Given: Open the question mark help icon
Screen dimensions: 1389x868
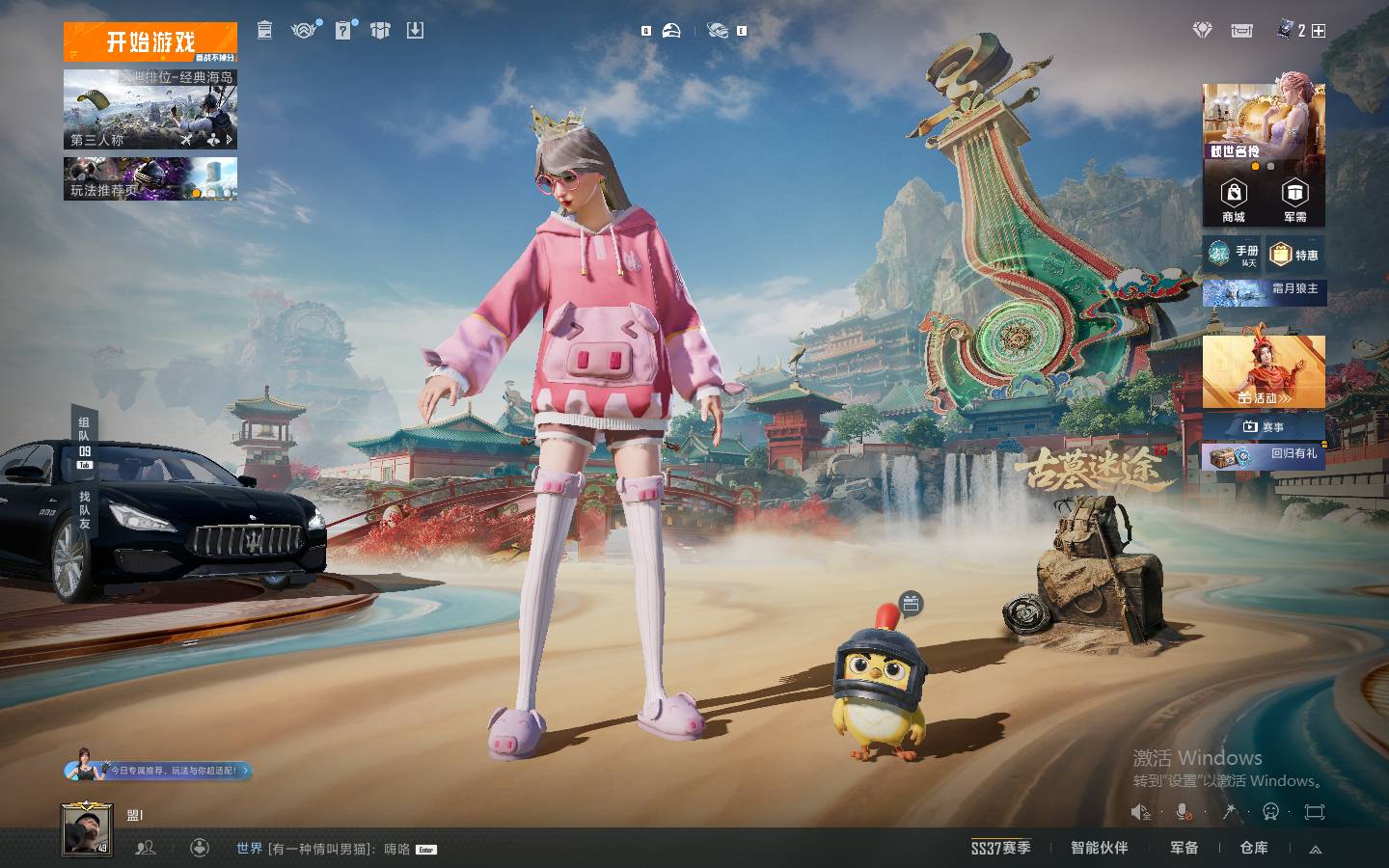Looking at the screenshot, I should [342, 31].
